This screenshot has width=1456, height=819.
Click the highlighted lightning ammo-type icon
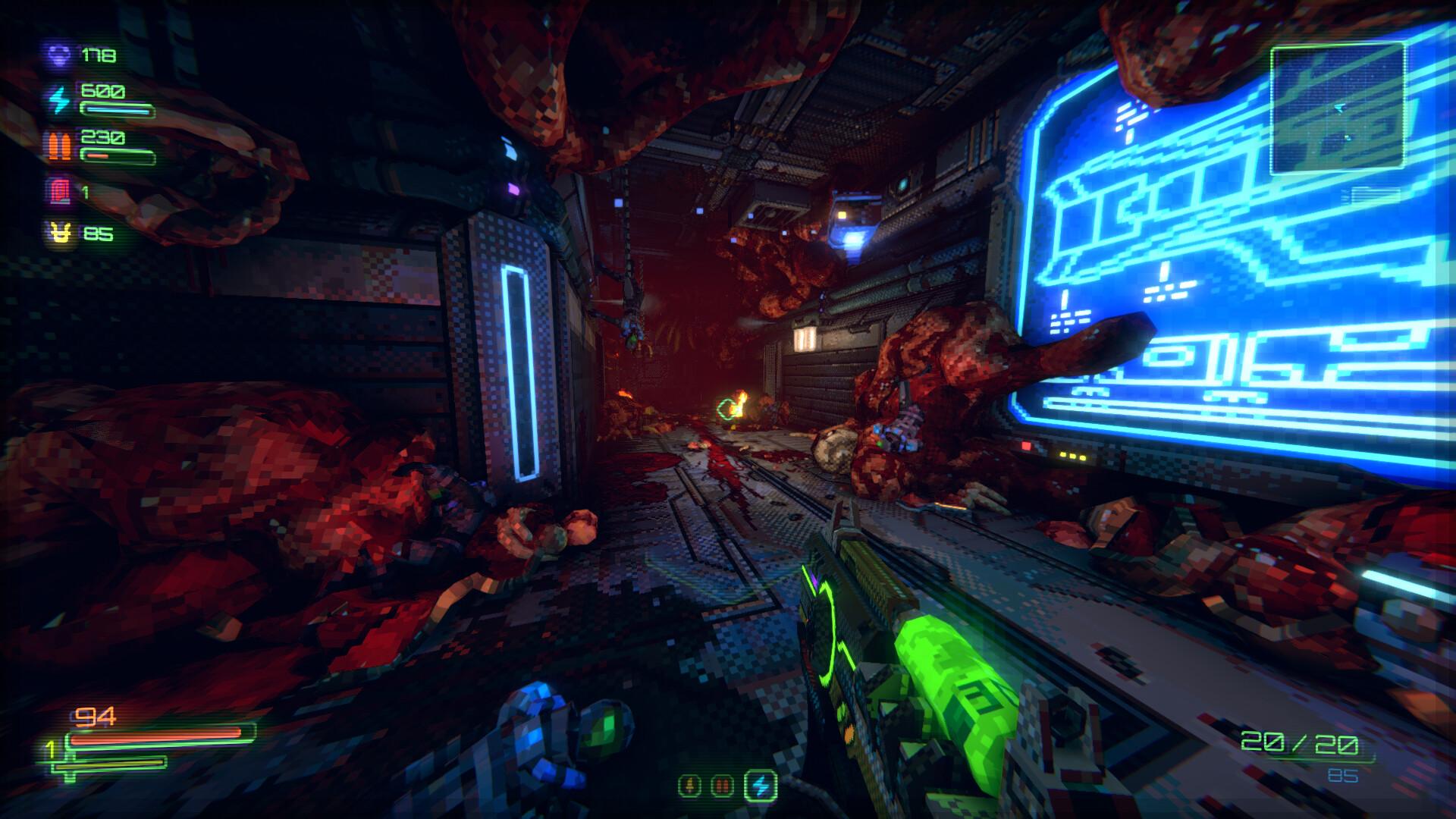(758, 785)
